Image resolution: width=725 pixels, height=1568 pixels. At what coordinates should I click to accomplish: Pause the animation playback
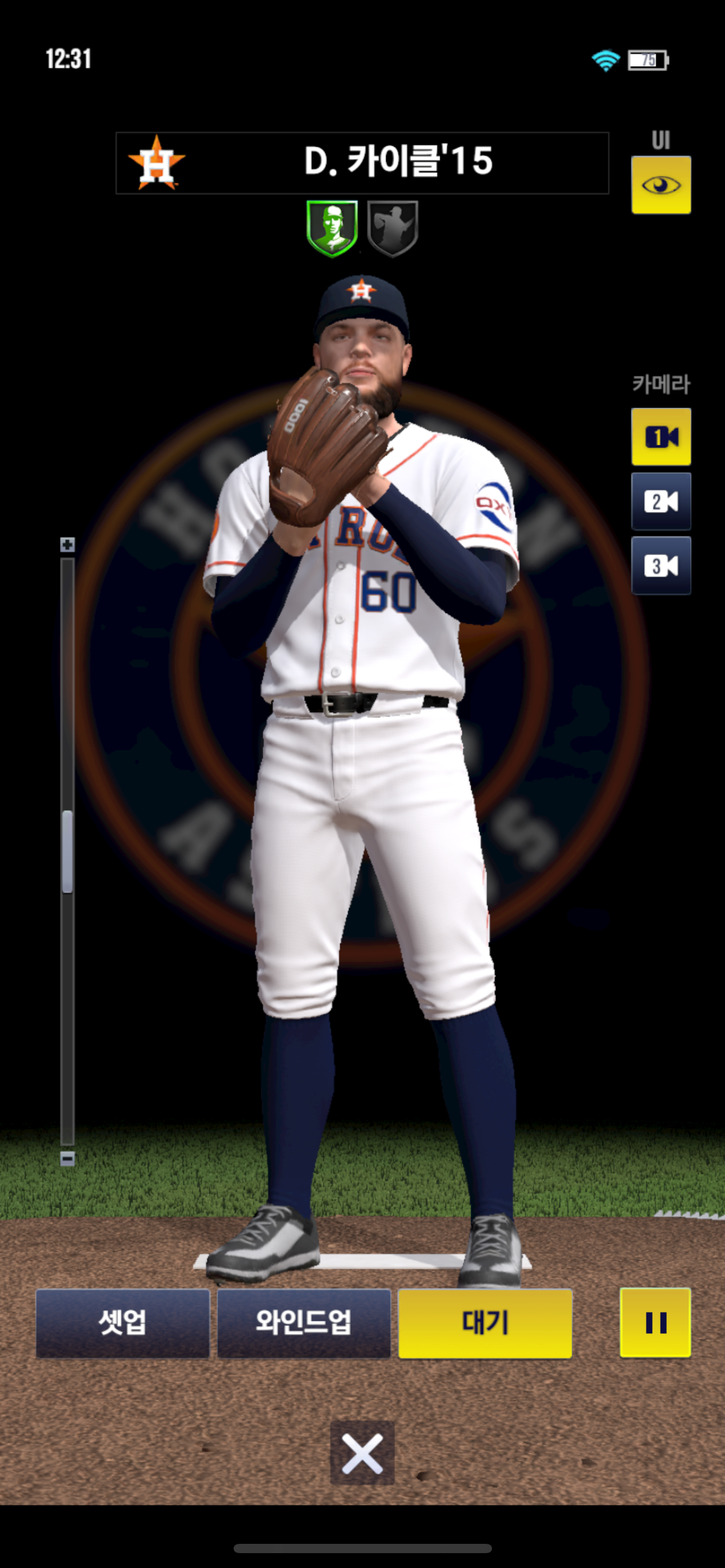coord(655,1323)
